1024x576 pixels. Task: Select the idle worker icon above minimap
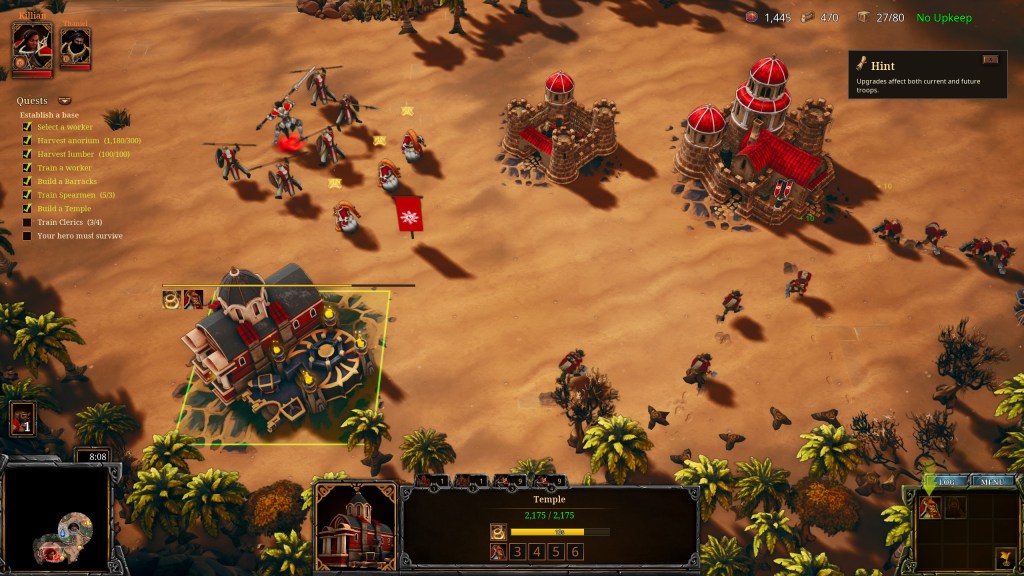pyautogui.click(x=22, y=419)
